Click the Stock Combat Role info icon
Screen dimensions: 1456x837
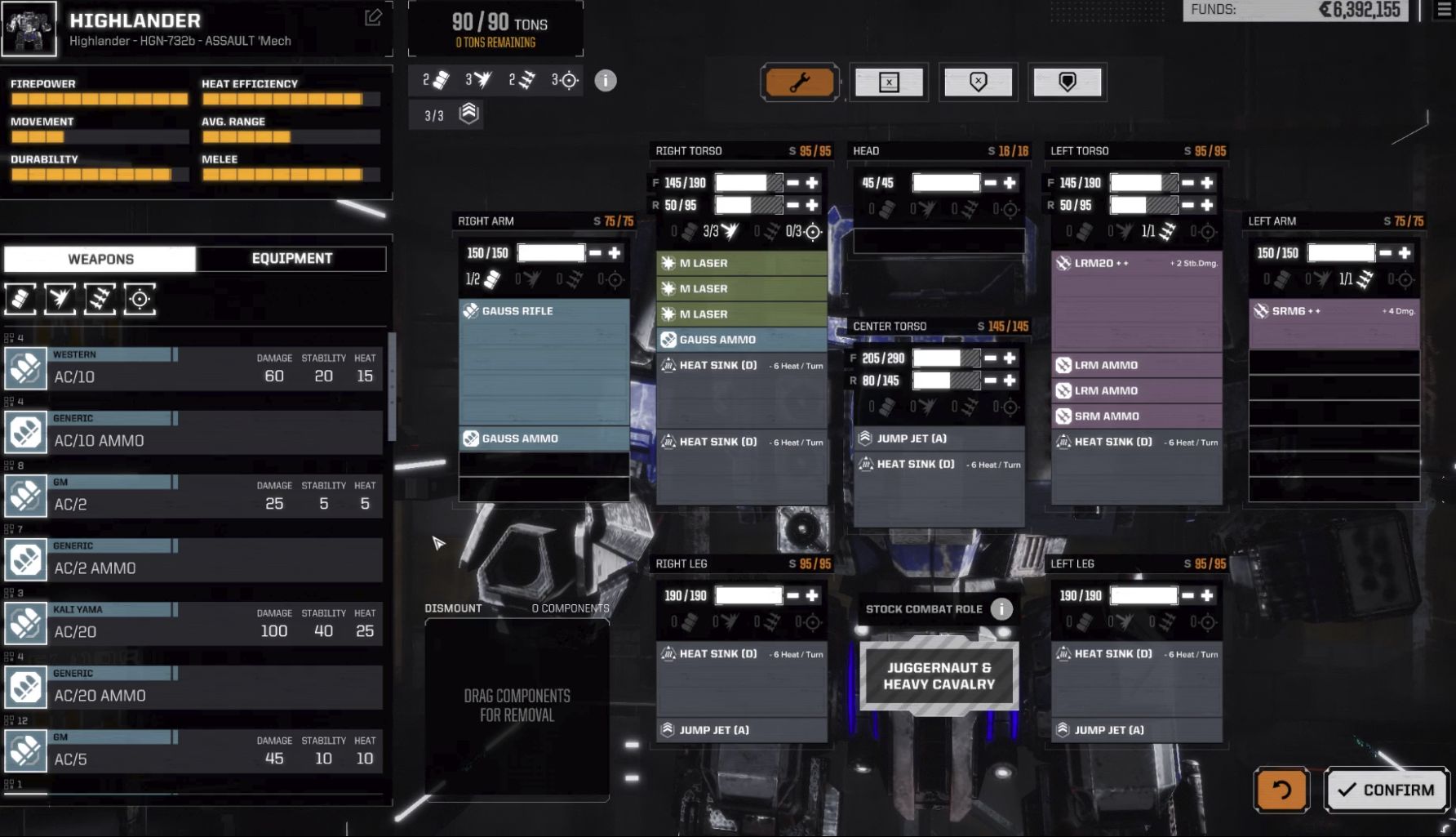(1000, 608)
